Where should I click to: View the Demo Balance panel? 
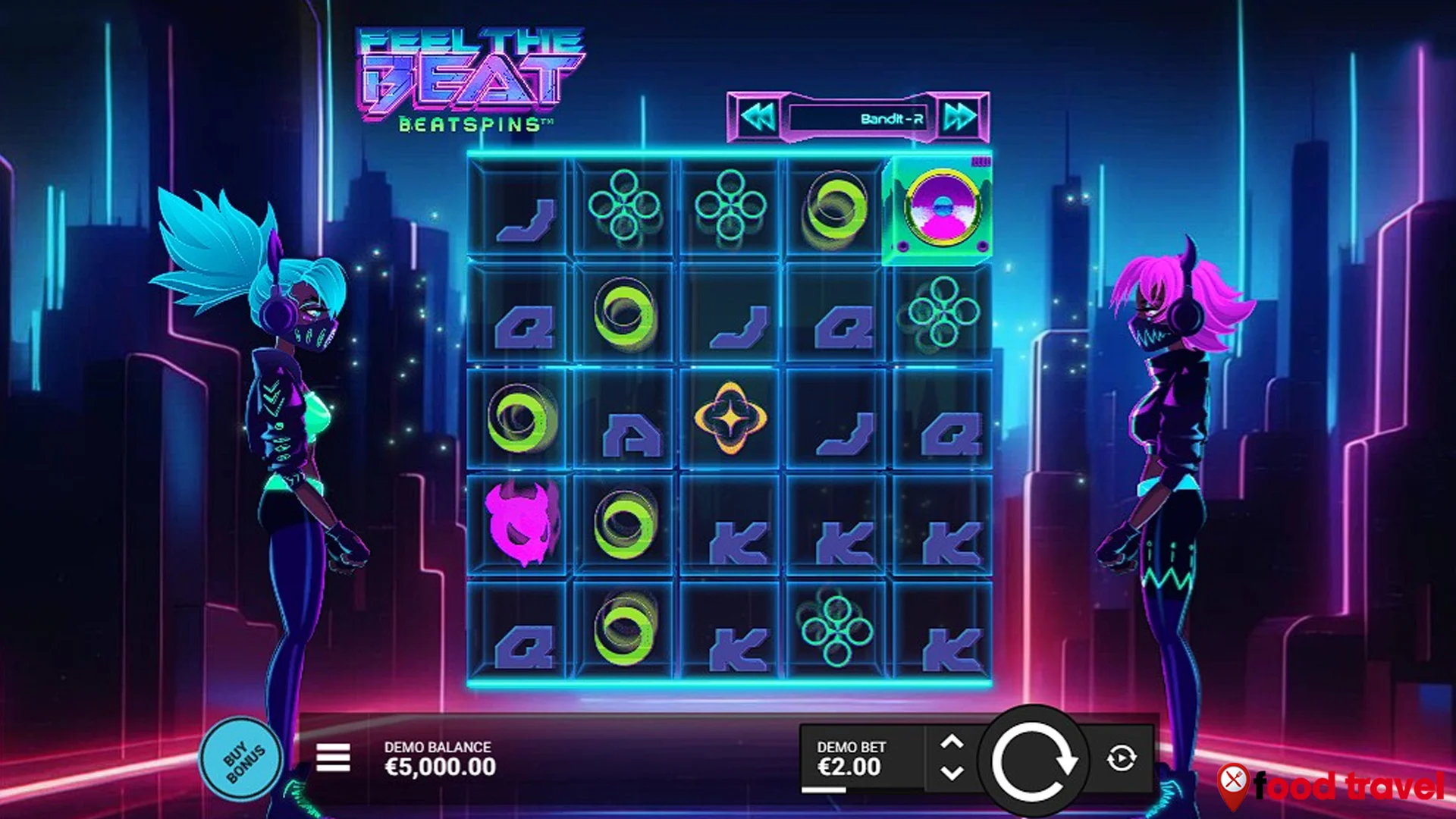point(438,755)
